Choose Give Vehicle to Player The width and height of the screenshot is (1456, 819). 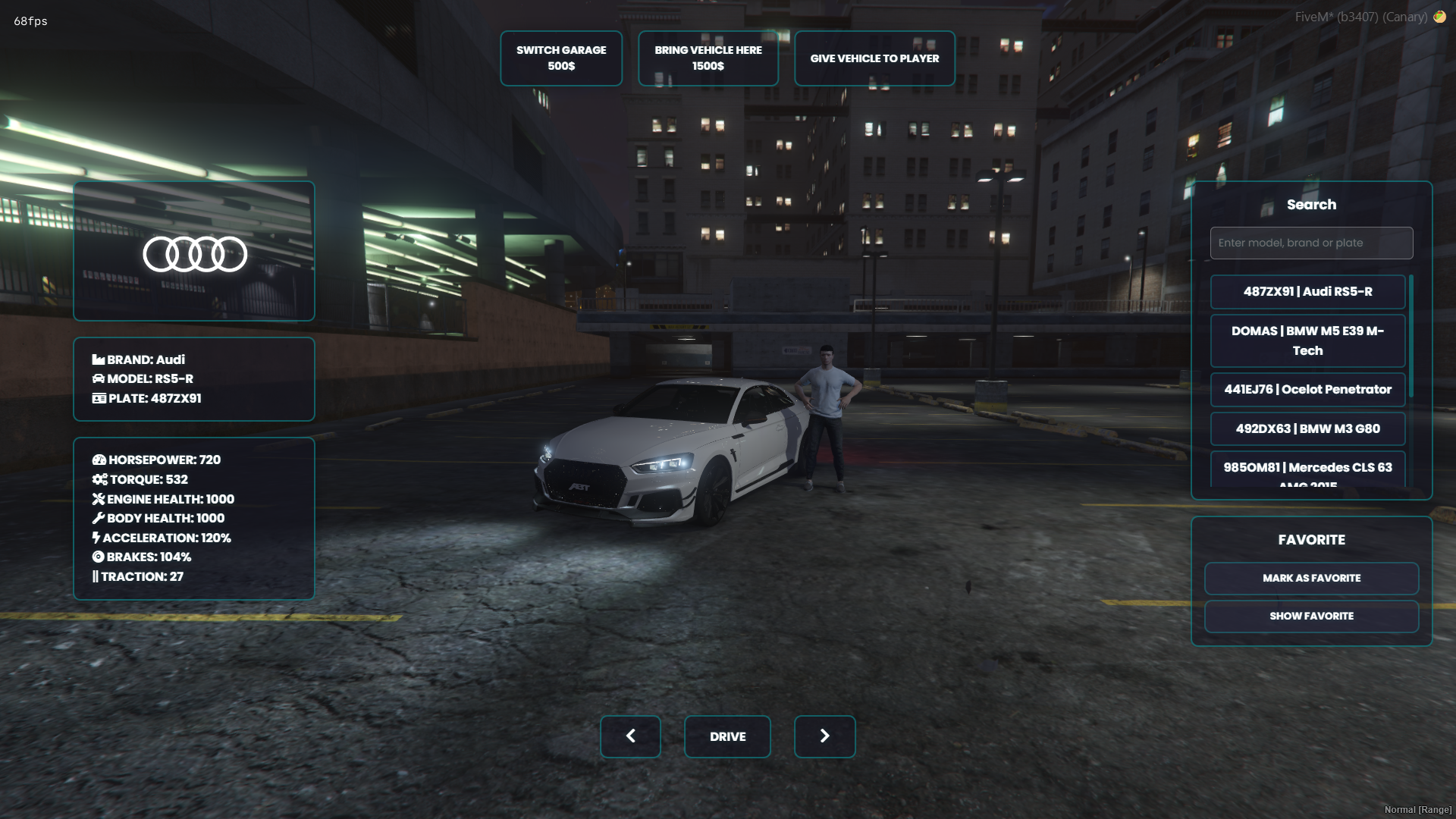coord(874,58)
